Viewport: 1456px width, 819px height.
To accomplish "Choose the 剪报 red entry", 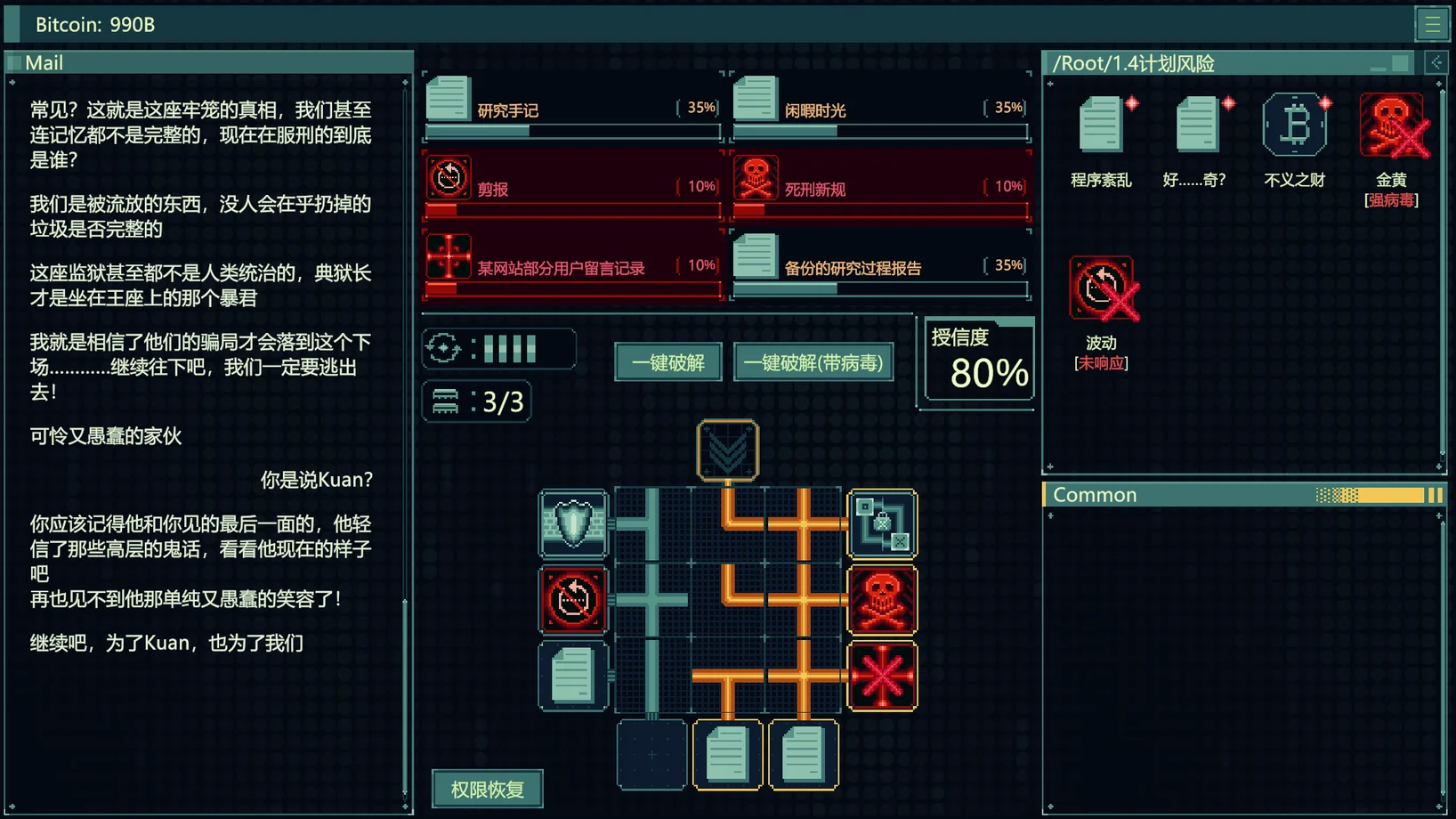I will tap(572, 187).
